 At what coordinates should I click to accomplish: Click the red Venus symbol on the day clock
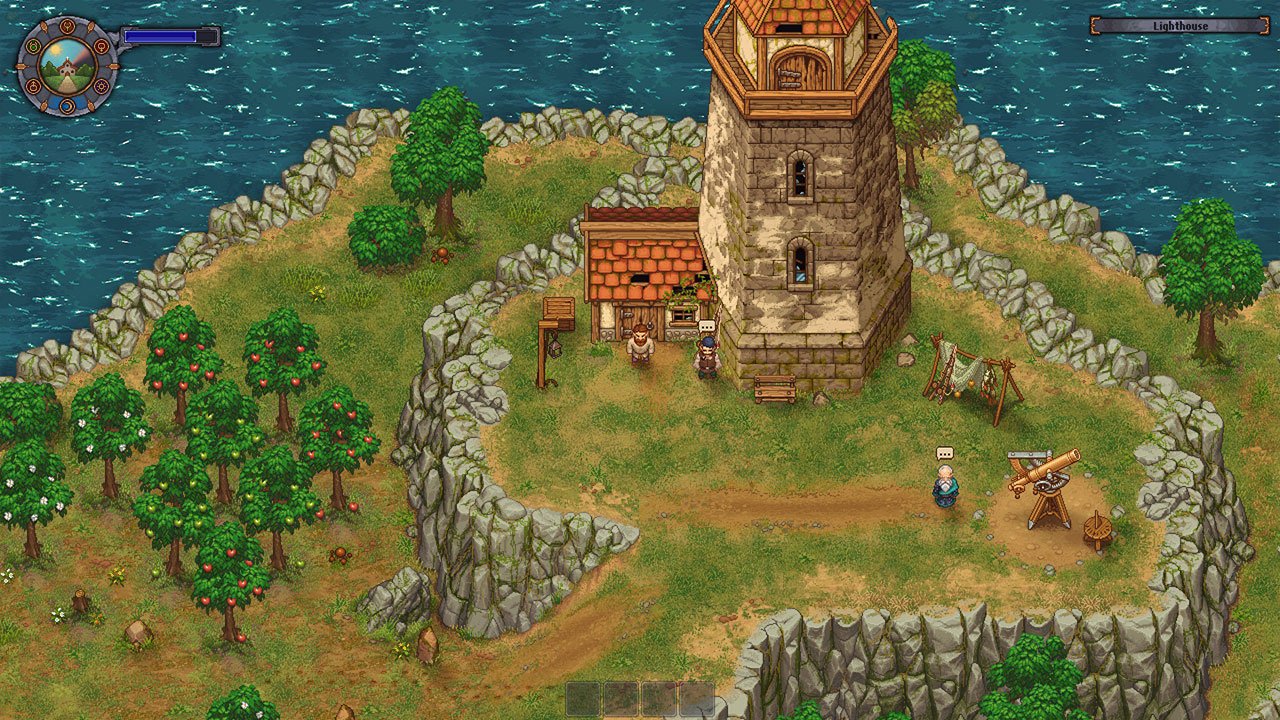pos(100,47)
